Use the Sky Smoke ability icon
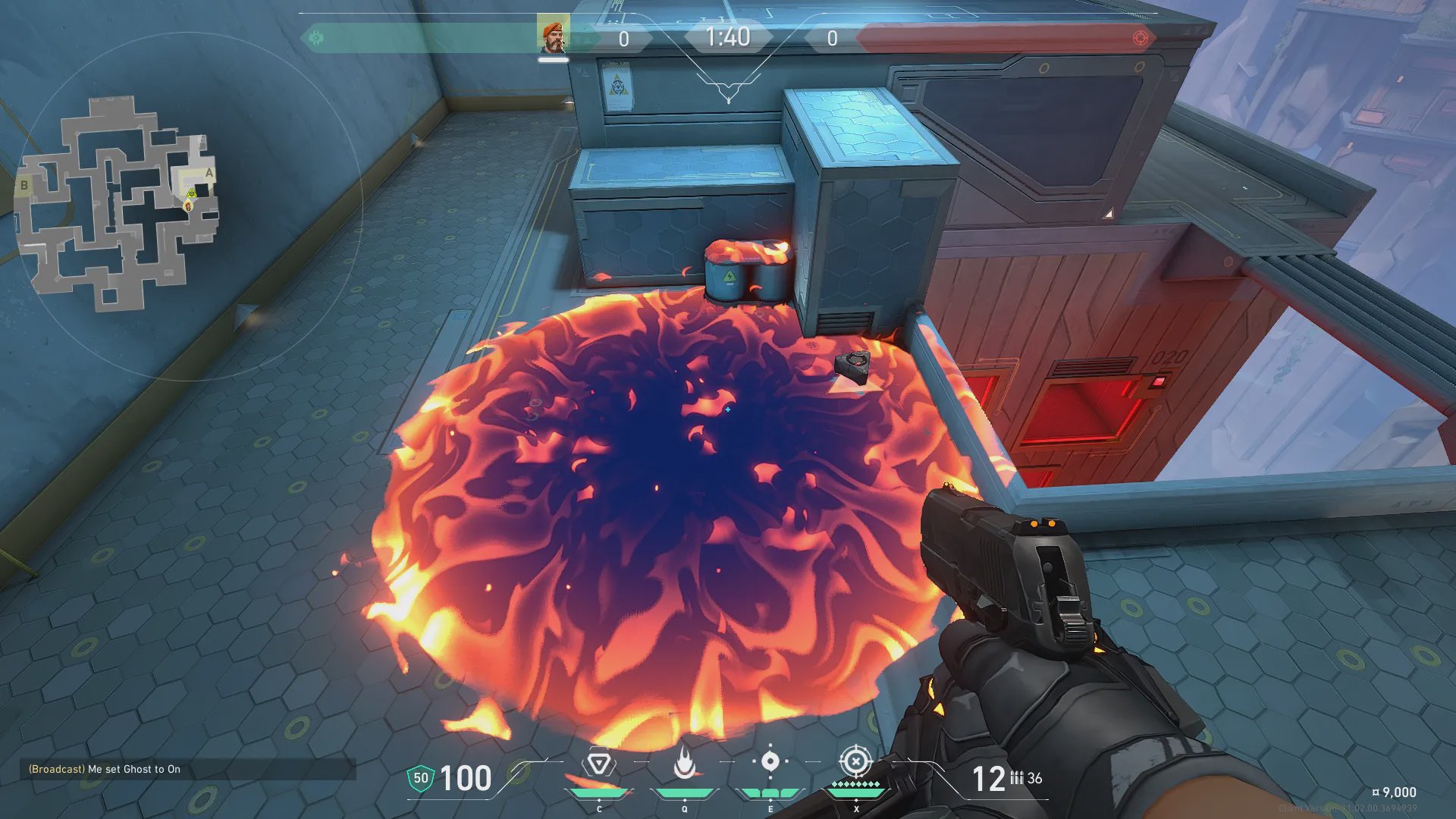The height and width of the screenshot is (819, 1456). tap(770, 761)
